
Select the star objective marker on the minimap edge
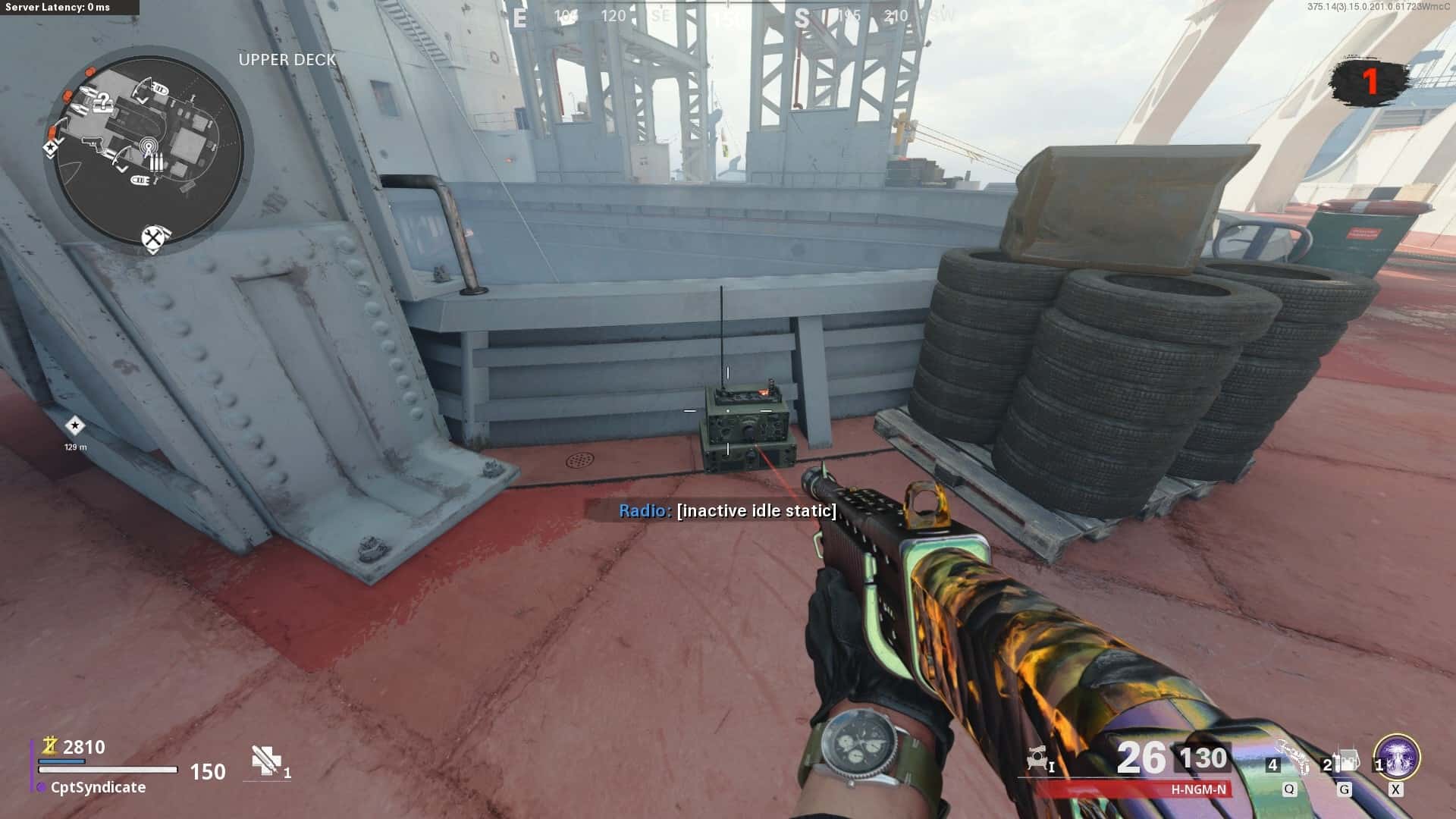tap(52, 147)
